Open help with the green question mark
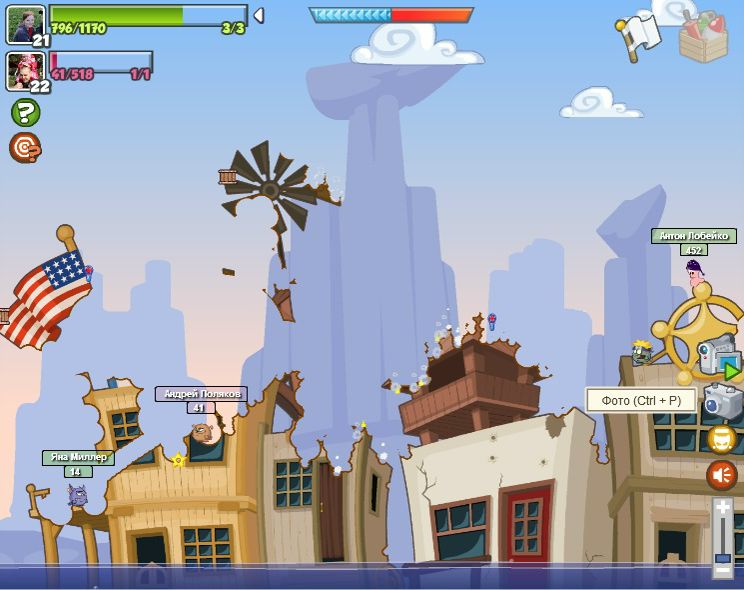The height and width of the screenshot is (590, 744). pyautogui.click(x=25, y=112)
